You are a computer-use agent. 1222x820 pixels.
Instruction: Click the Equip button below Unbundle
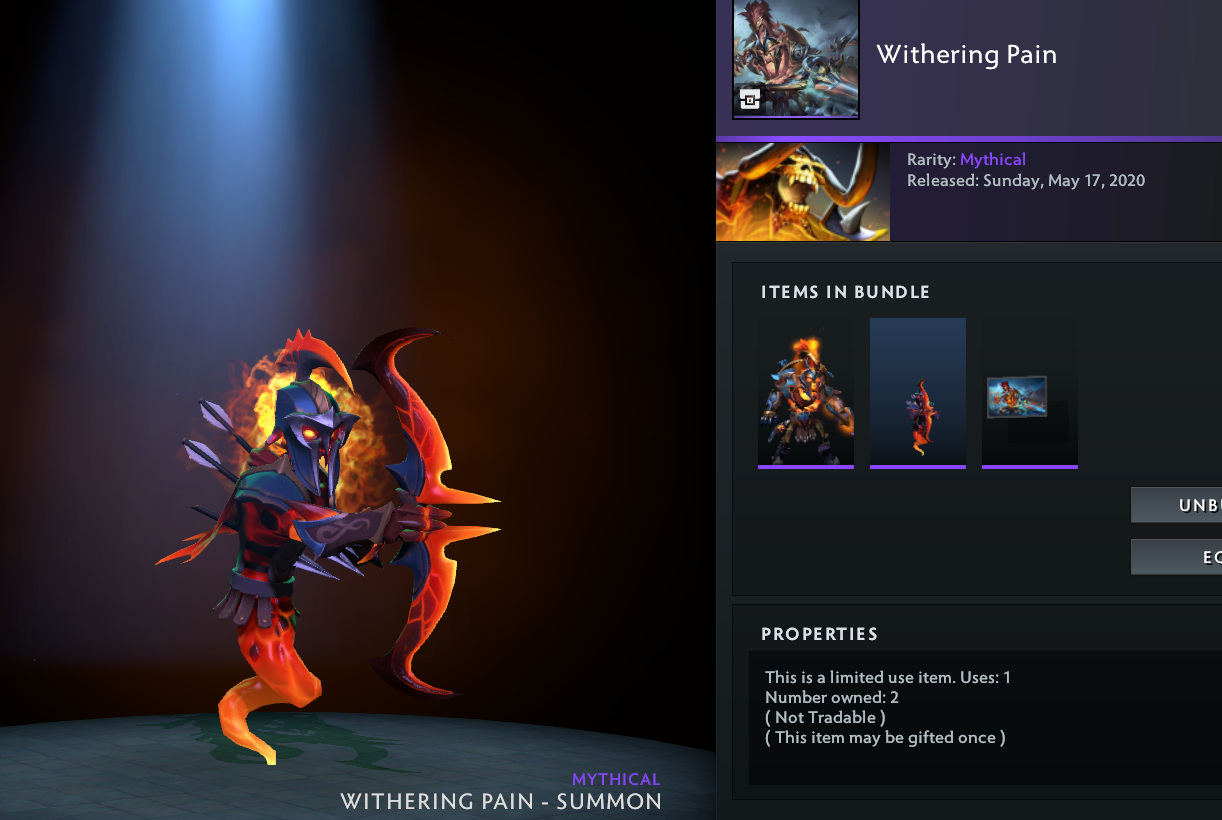[1176, 557]
